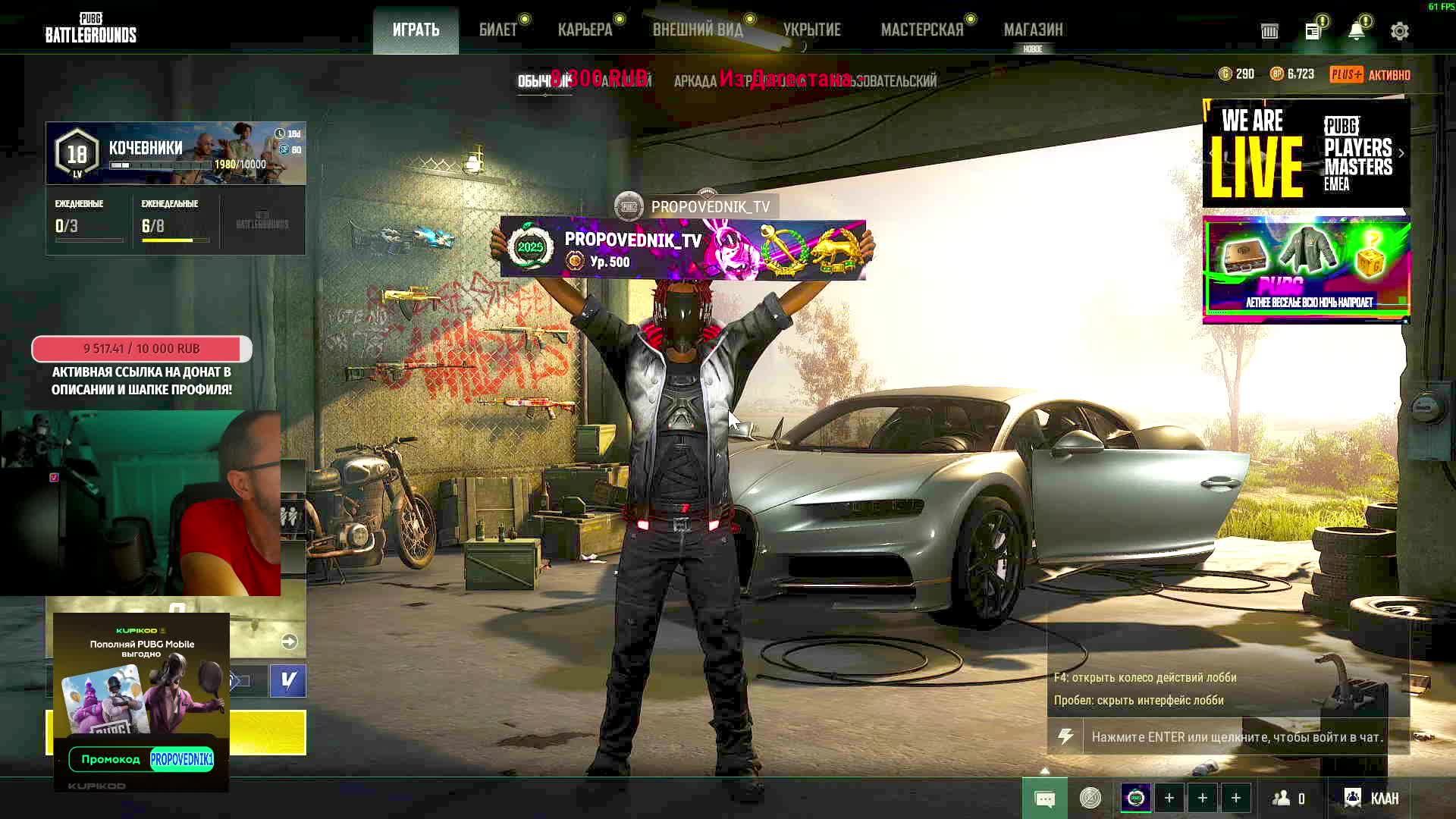Advance the live banner with right arrow
Image resolution: width=1456 pixels, height=819 pixels.
(x=1401, y=153)
